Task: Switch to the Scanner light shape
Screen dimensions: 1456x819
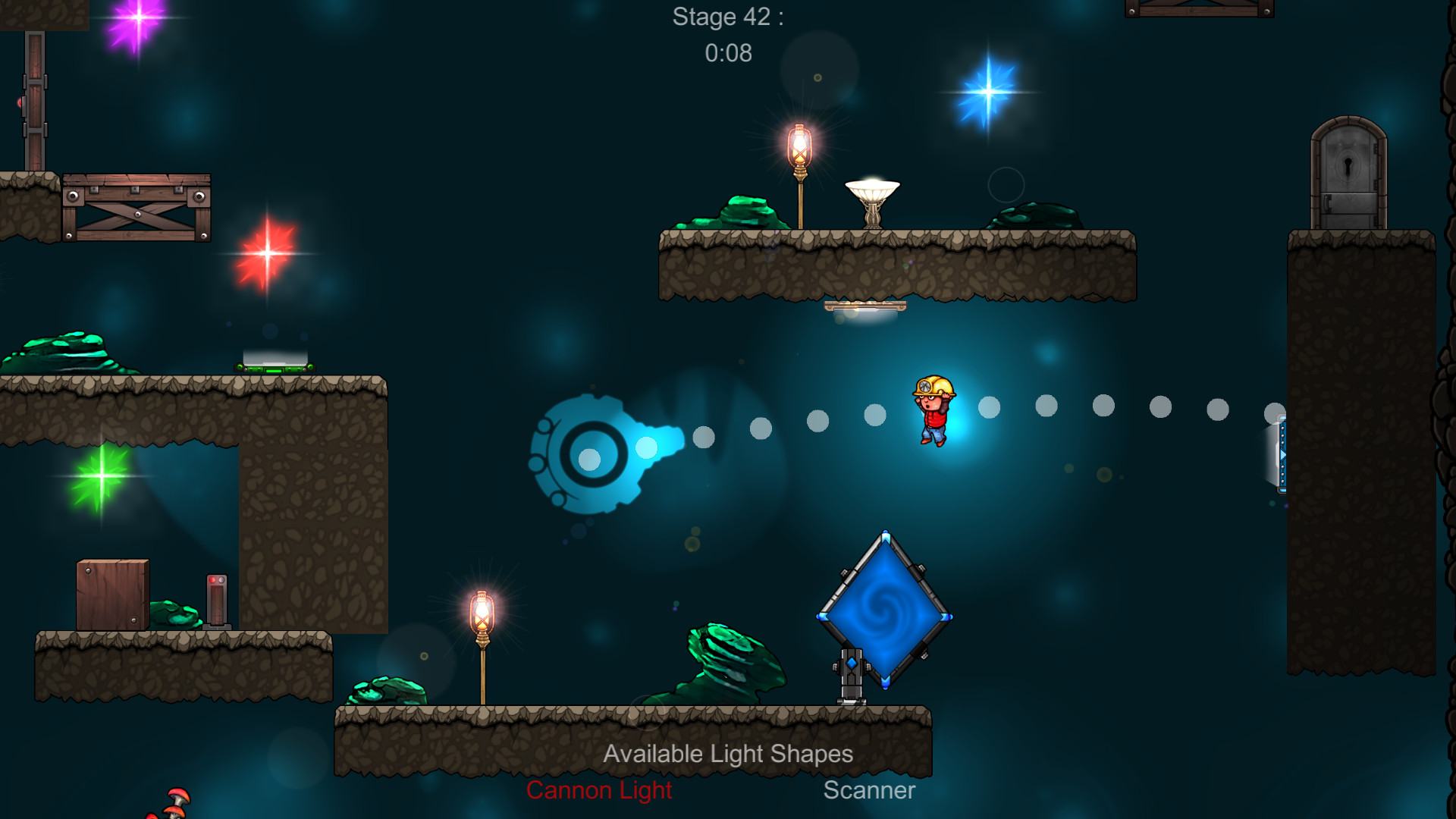Action: pyautogui.click(x=869, y=790)
